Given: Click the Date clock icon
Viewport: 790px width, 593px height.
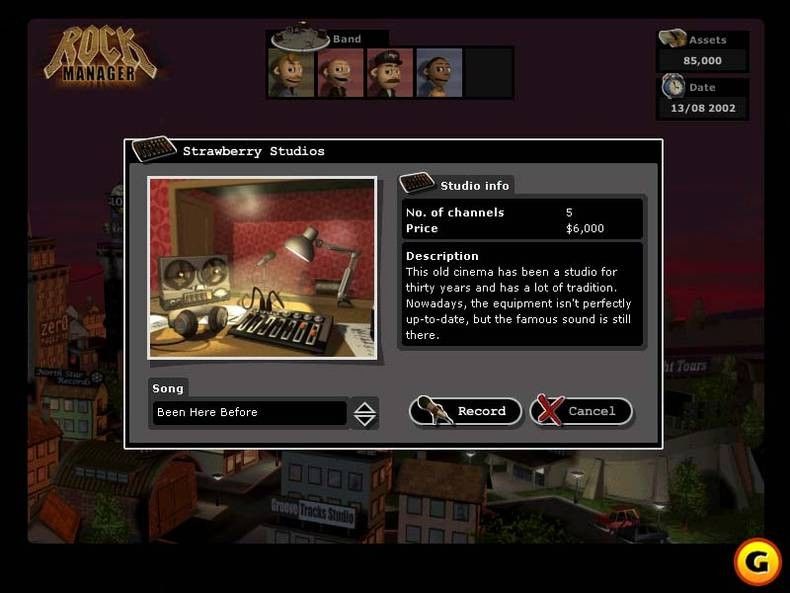Looking at the screenshot, I should [x=673, y=87].
